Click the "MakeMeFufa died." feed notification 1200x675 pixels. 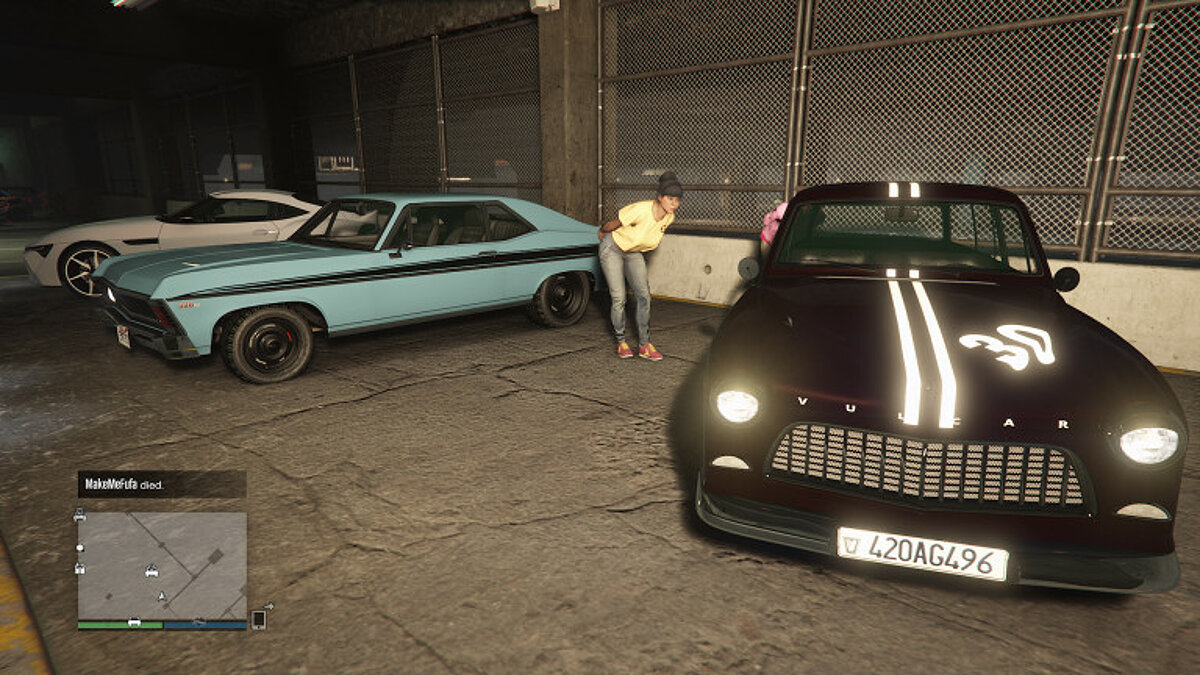click(x=162, y=484)
